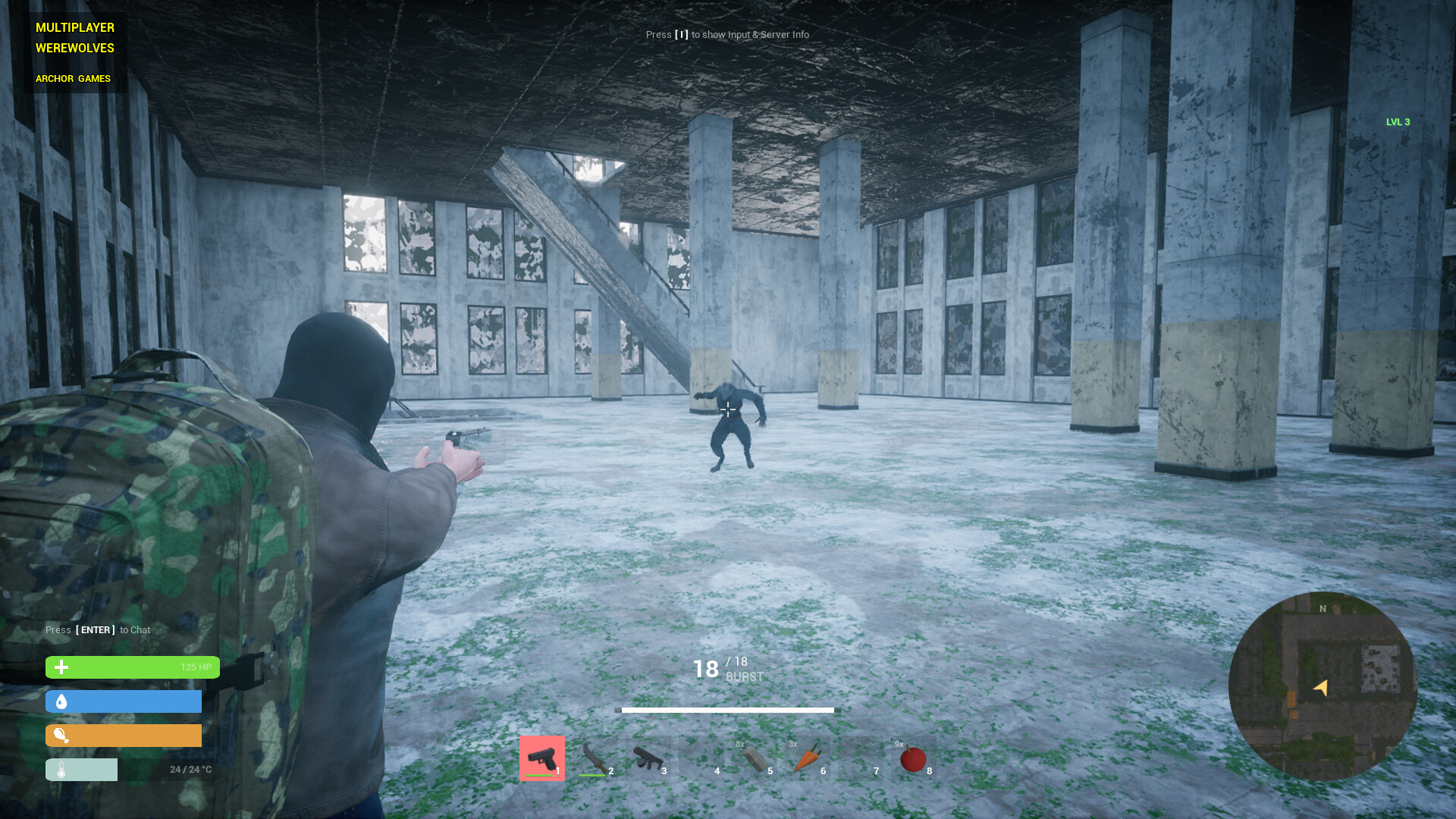
Task: Click the chicken leg icon on the hunger bar
Action: coord(61,735)
